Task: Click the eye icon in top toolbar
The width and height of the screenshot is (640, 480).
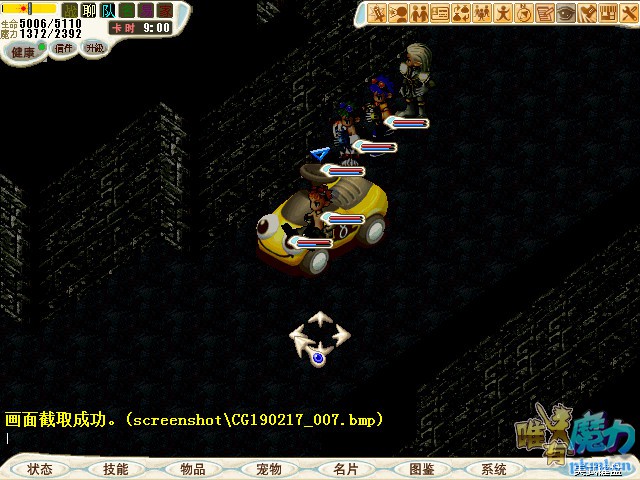Action: pyautogui.click(x=566, y=13)
